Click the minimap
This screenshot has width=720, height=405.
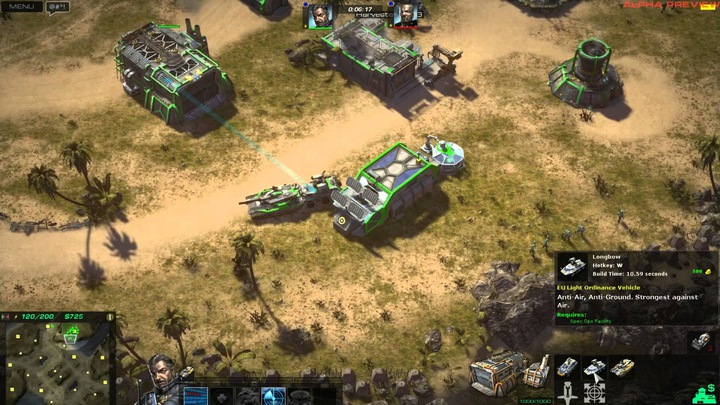click(58, 357)
